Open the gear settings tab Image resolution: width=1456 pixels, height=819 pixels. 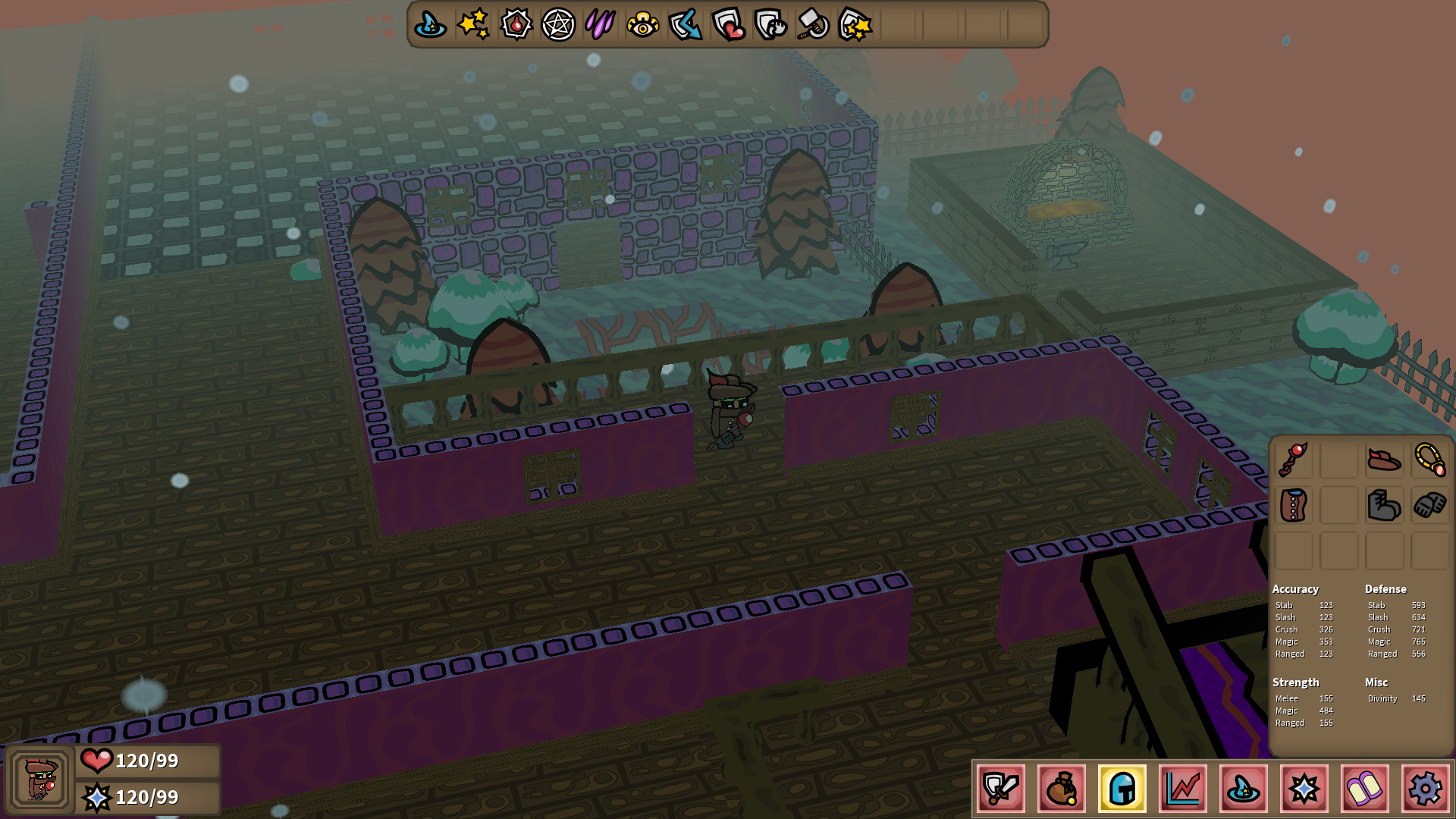click(x=1426, y=789)
